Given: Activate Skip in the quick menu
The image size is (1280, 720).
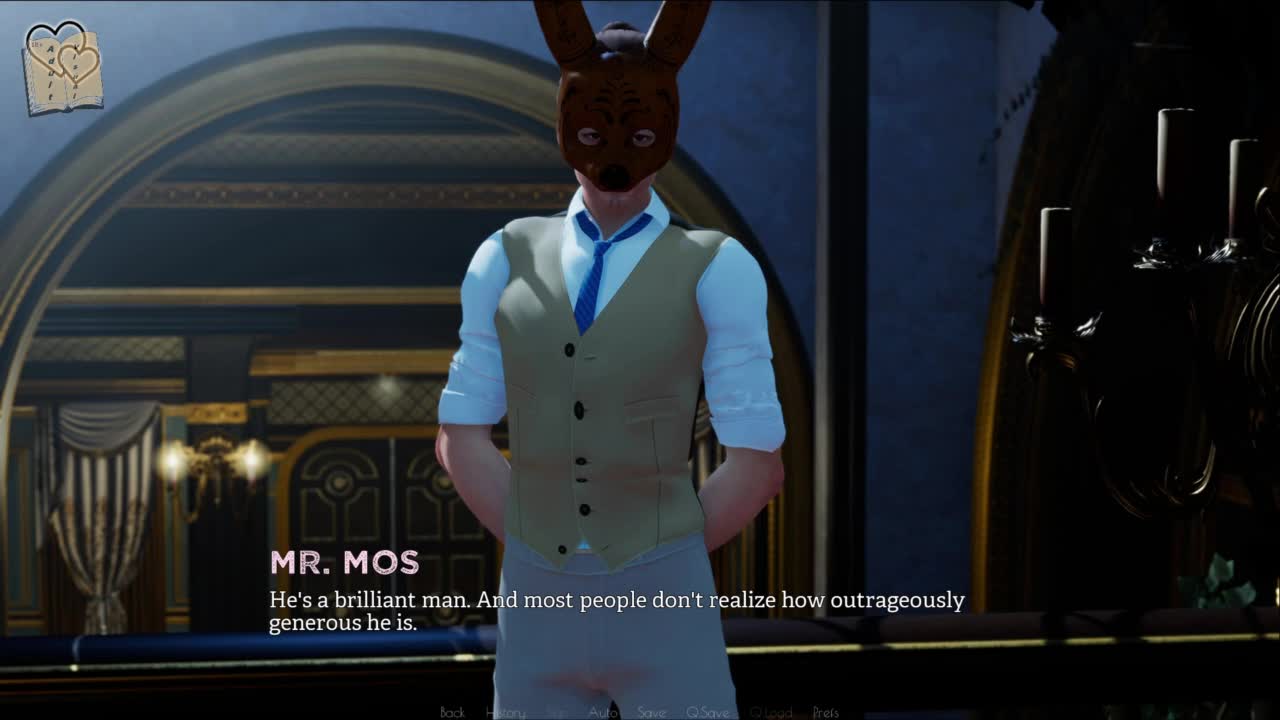Looking at the screenshot, I should (556, 712).
